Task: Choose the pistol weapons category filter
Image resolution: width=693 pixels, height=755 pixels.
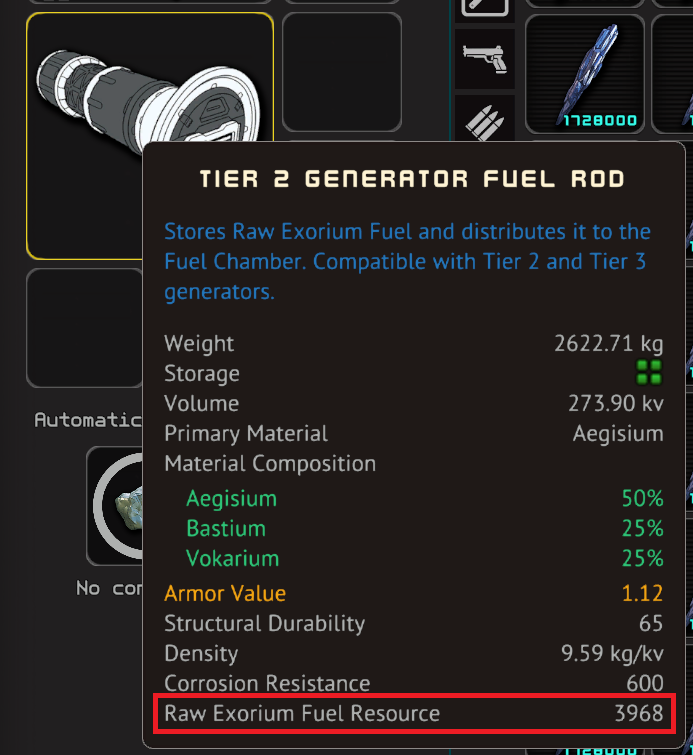Action: 484,58
